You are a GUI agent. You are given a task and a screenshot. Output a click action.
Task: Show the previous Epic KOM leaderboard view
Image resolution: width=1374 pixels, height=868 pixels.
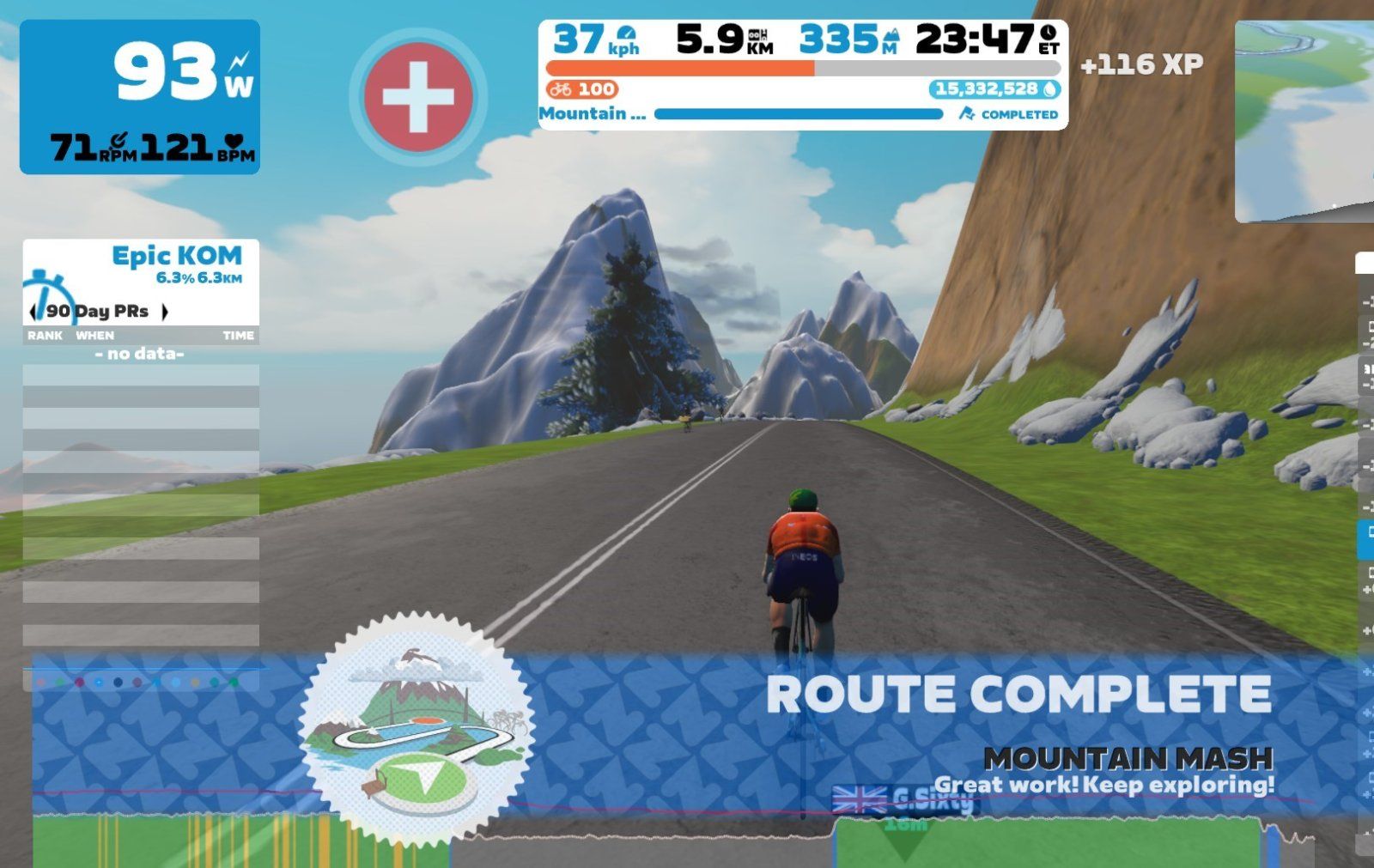tap(34, 312)
